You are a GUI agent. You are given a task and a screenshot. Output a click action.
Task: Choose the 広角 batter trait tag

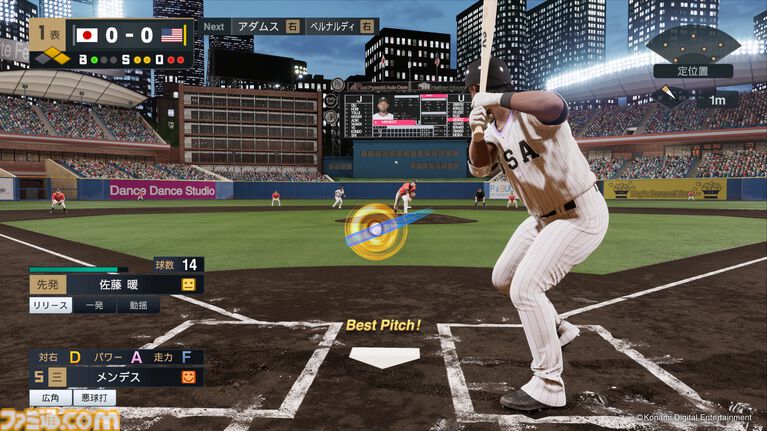pos(50,397)
